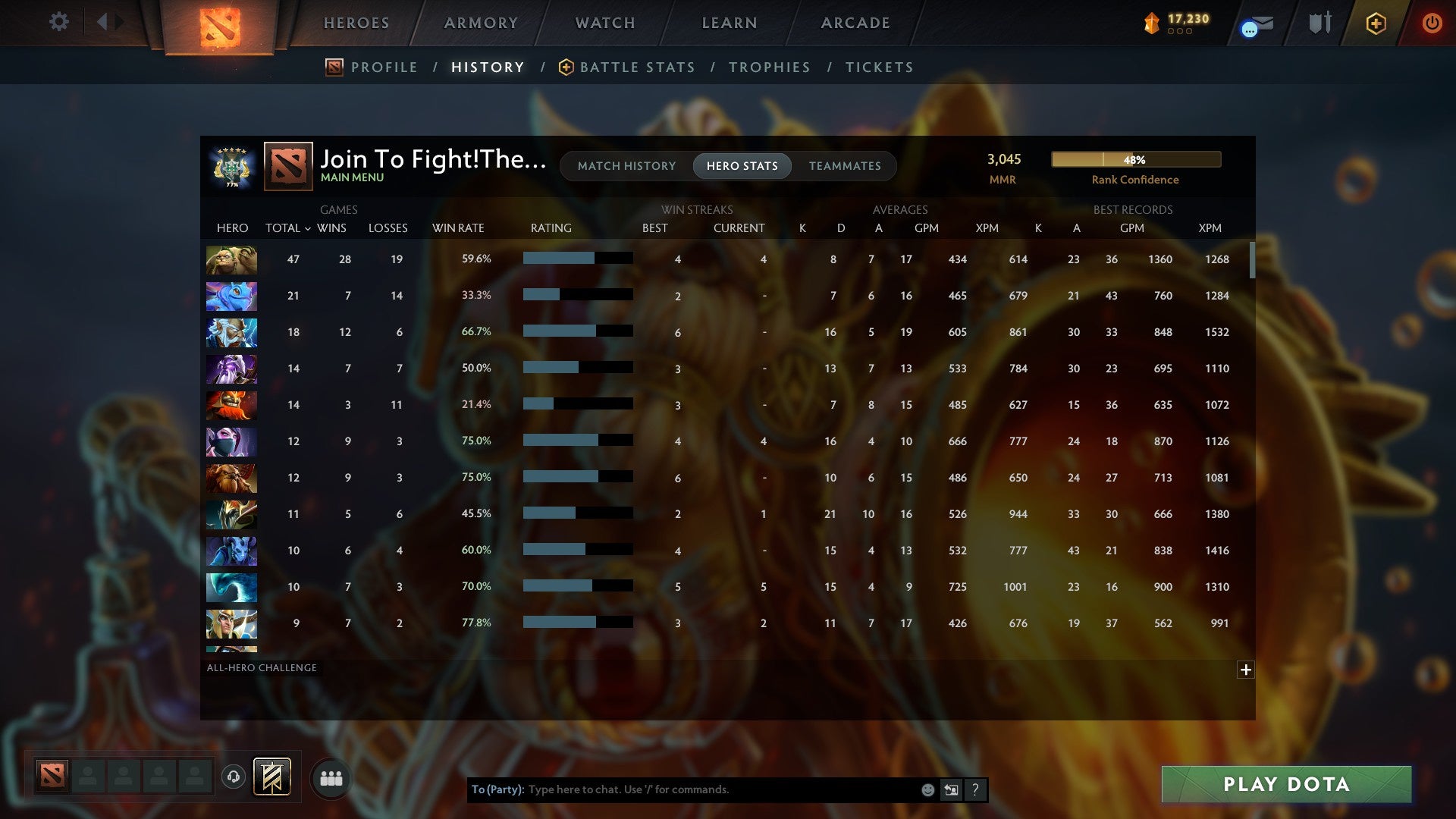The image size is (1456, 819).
Task: Open the Teammates tab
Action: pos(845,165)
